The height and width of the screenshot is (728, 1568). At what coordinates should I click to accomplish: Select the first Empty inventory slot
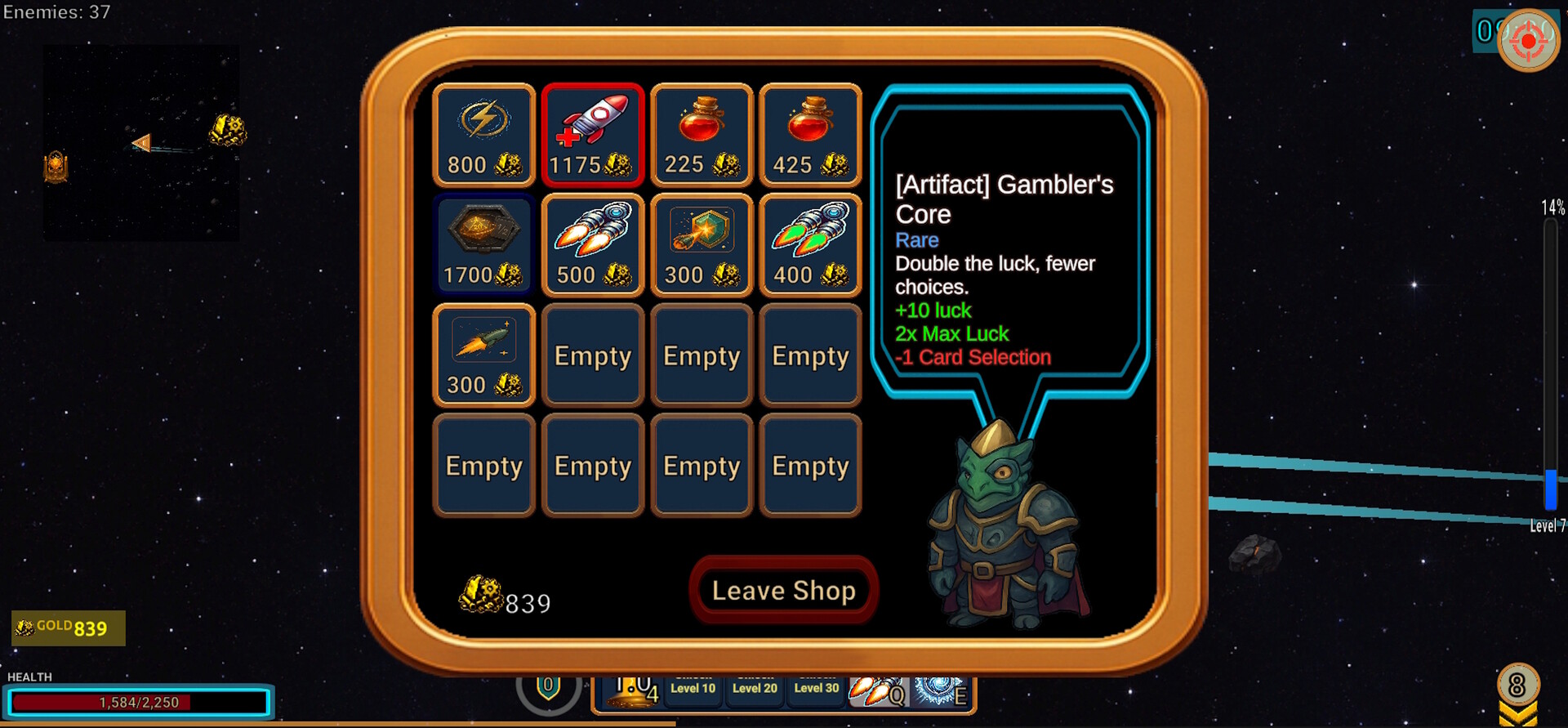pyautogui.click(x=592, y=355)
